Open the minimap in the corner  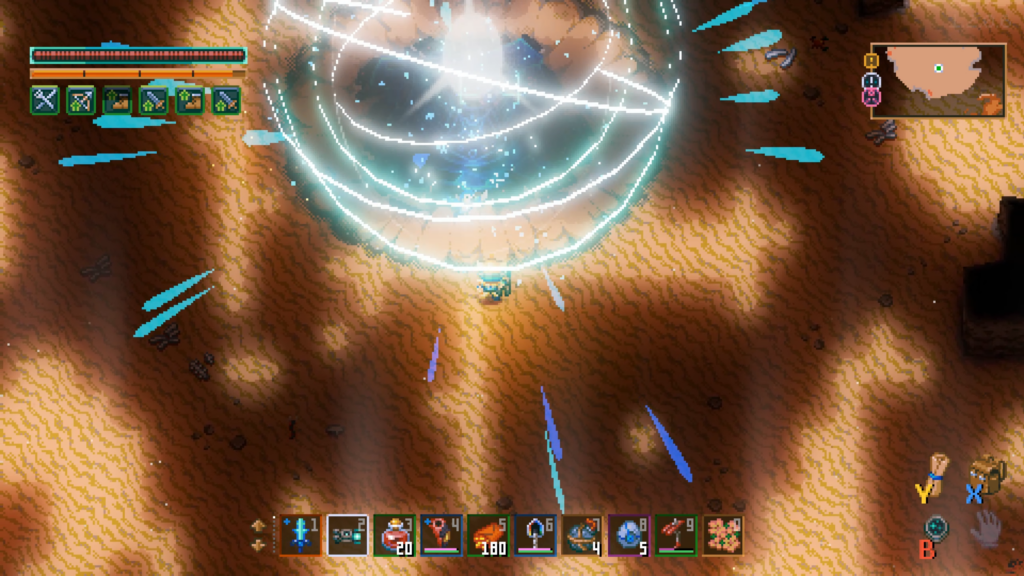[x=938, y=79]
